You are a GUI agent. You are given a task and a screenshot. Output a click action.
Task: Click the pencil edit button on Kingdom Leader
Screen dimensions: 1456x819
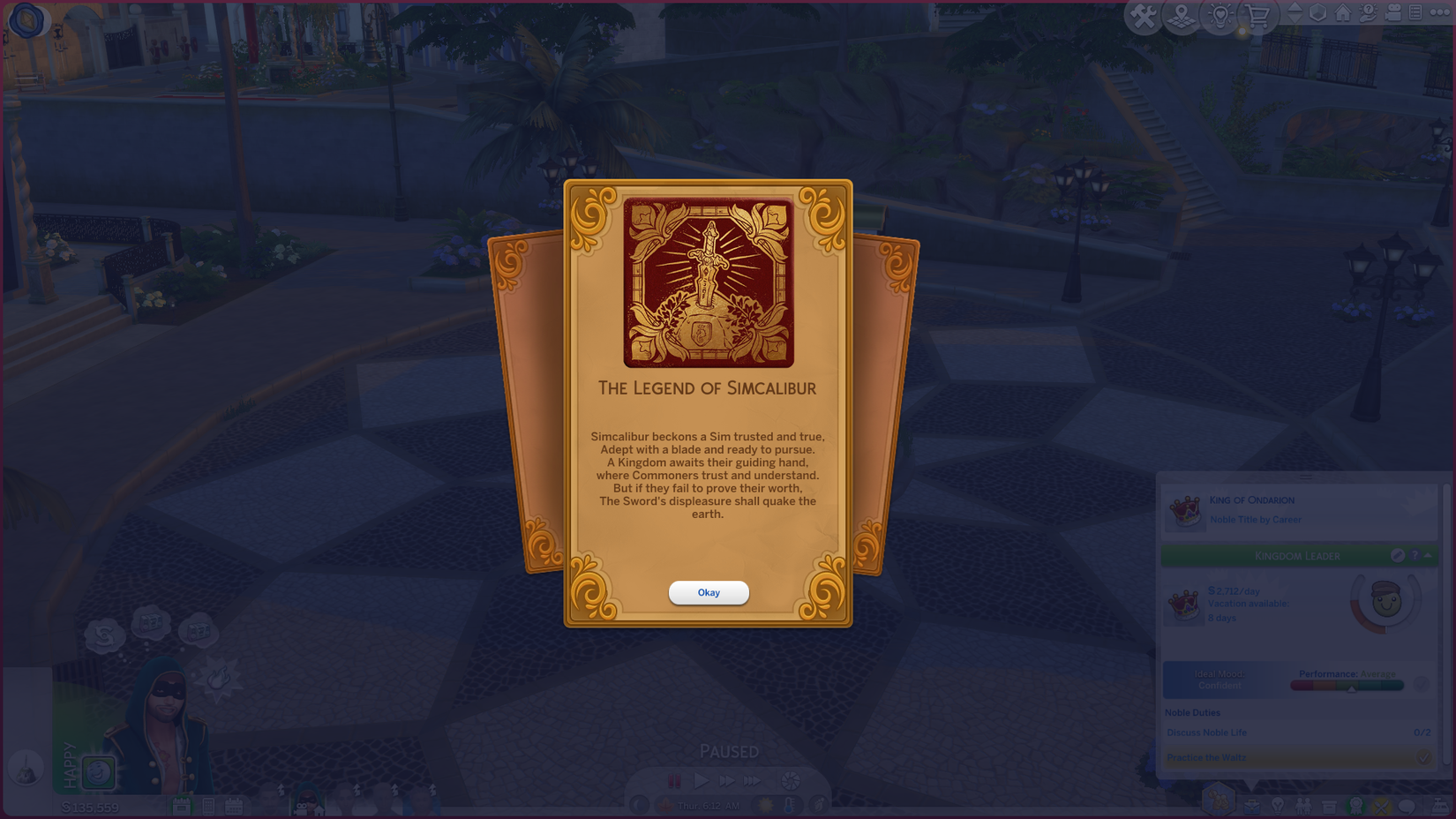[1397, 555]
